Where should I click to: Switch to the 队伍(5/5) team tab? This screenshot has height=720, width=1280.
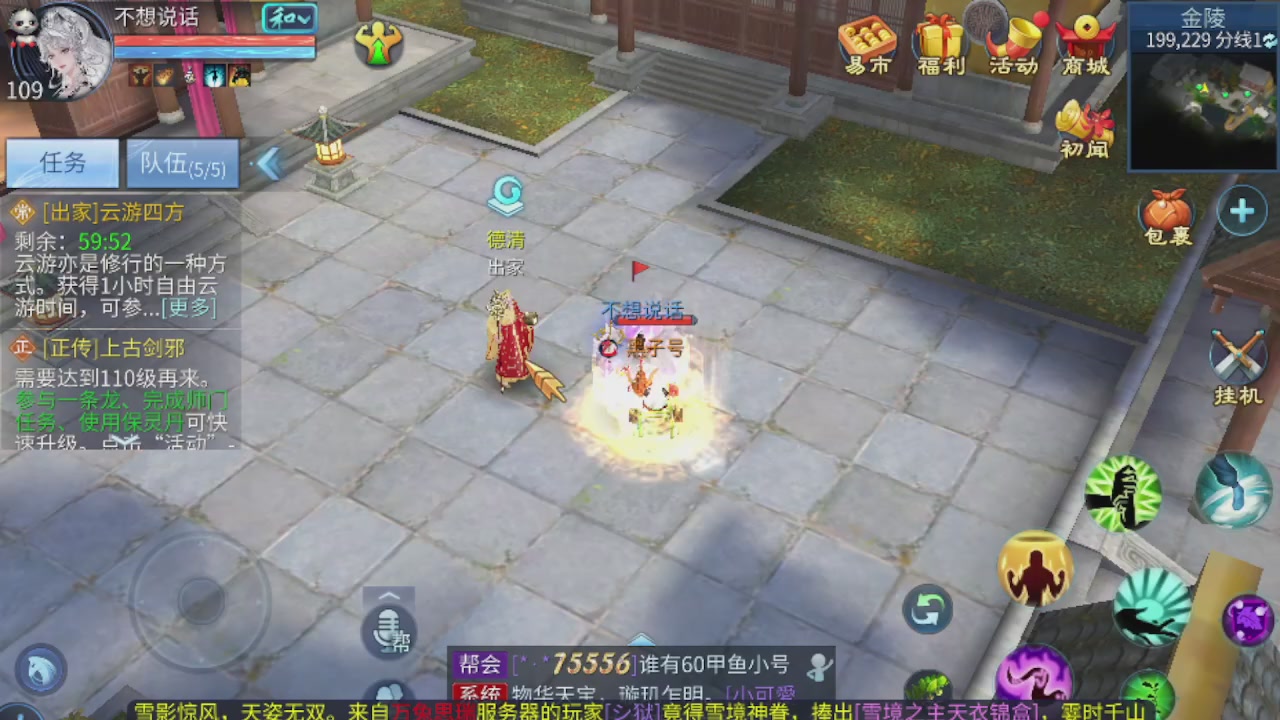[181, 163]
